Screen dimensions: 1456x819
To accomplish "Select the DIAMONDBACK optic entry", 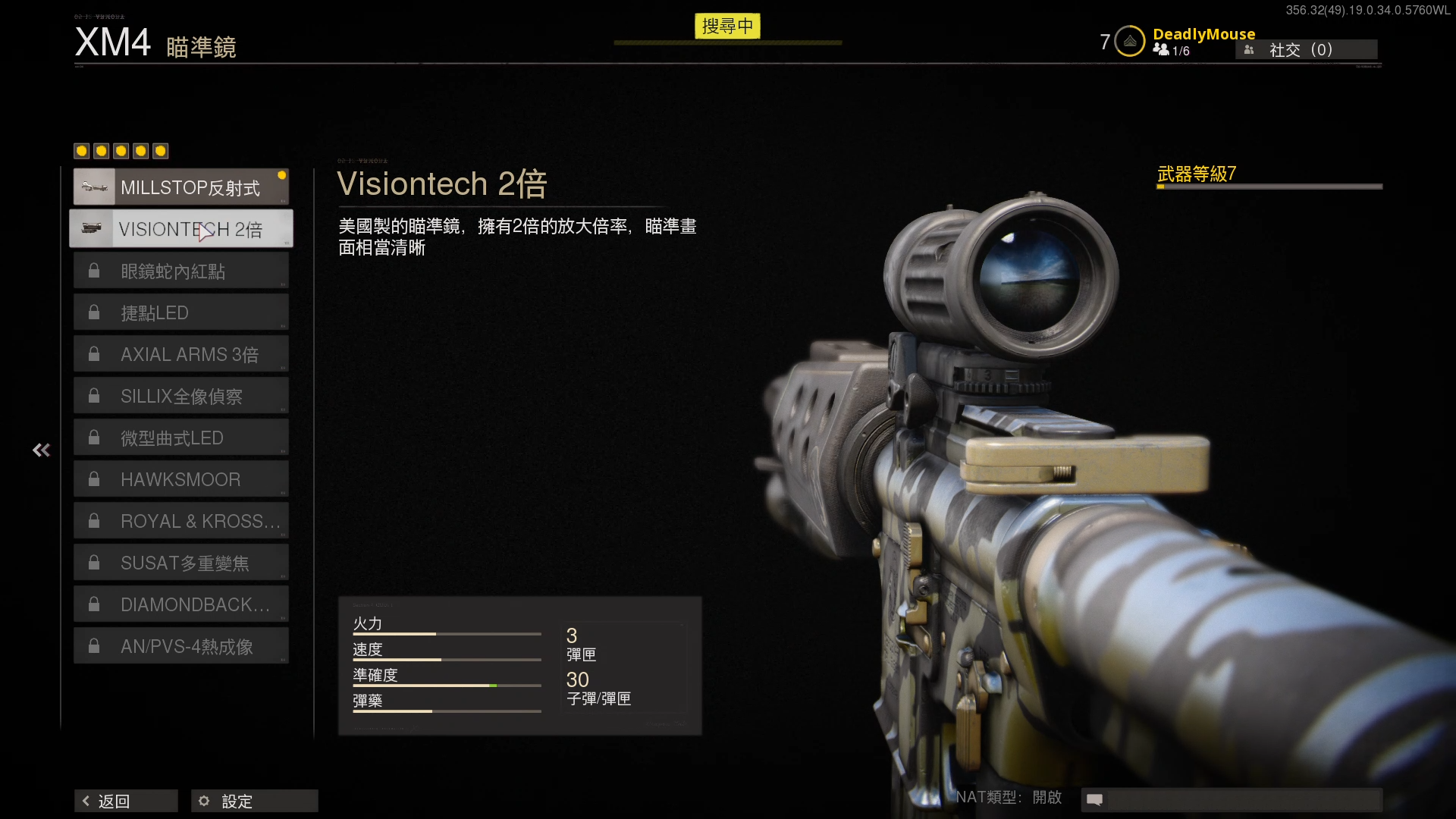I will click(x=180, y=604).
